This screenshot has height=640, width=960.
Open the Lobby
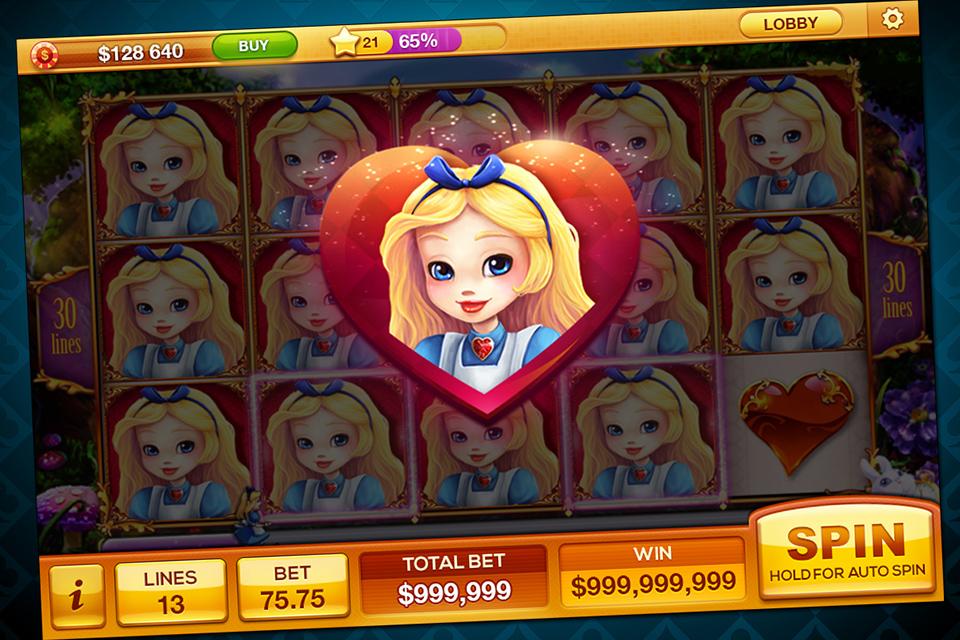(x=789, y=22)
